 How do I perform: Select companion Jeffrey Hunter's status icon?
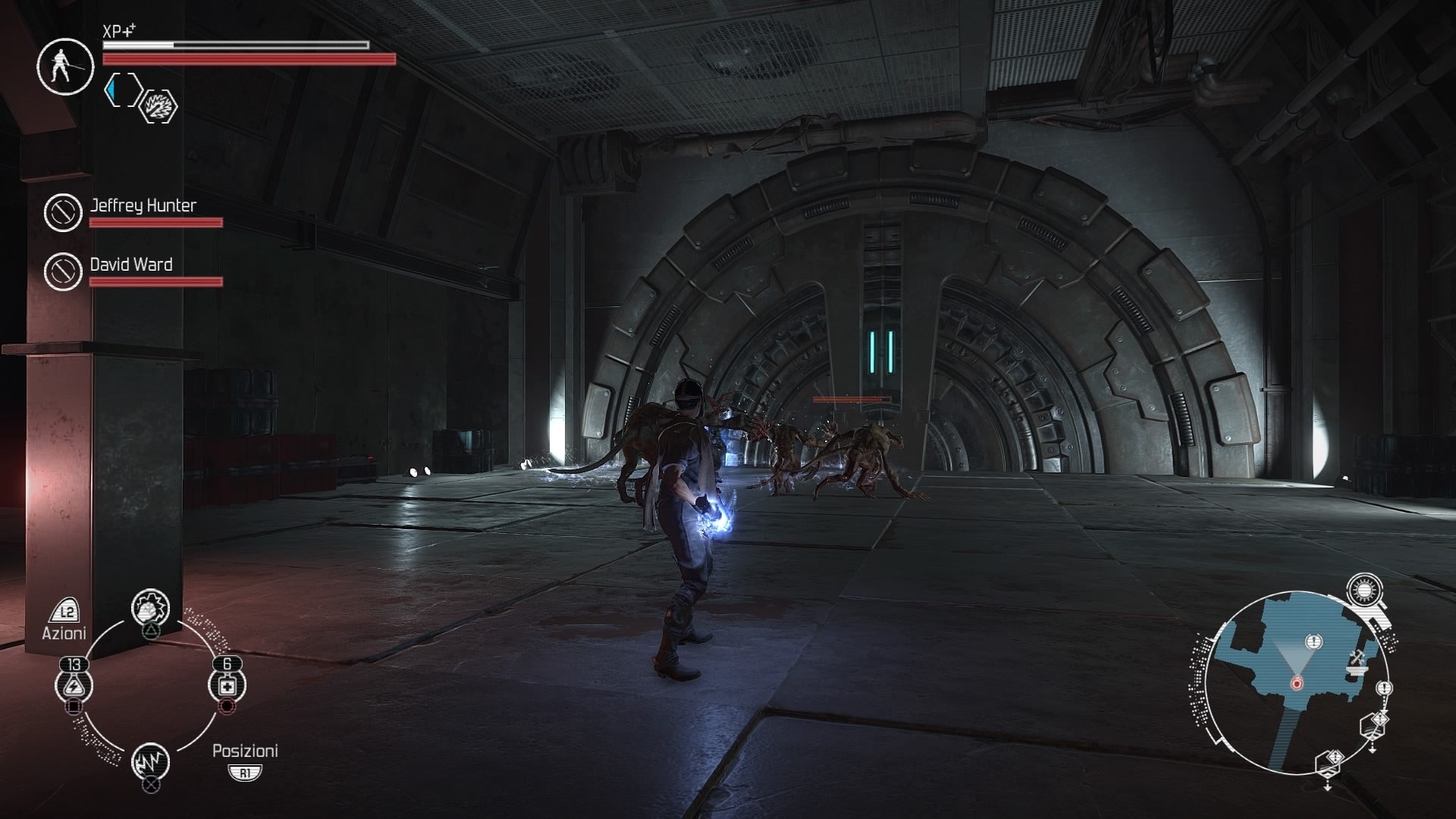click(63, 212)
